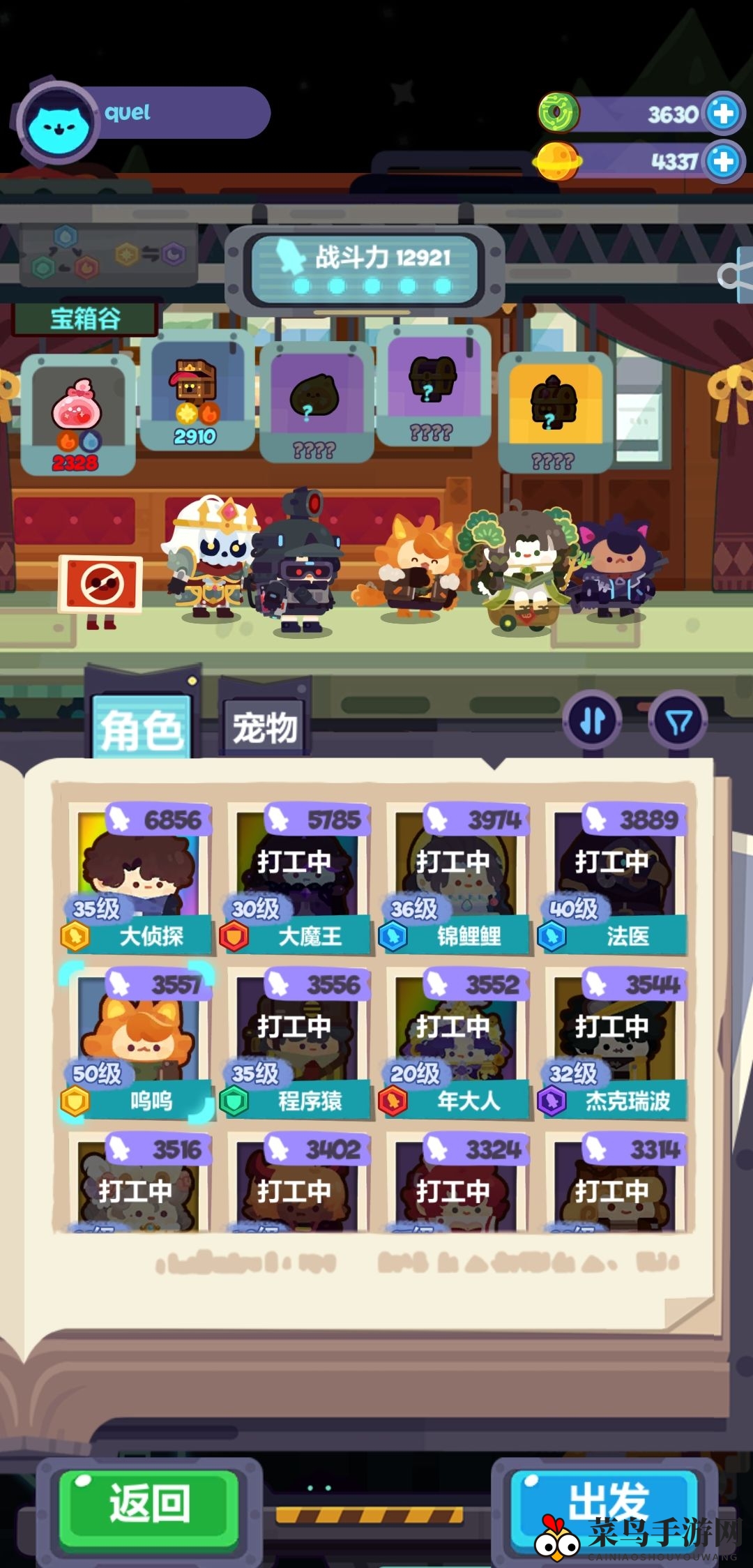Select the treasure chest stage 2910
This screenshot has height=1568, width=753.
point(196,393)
